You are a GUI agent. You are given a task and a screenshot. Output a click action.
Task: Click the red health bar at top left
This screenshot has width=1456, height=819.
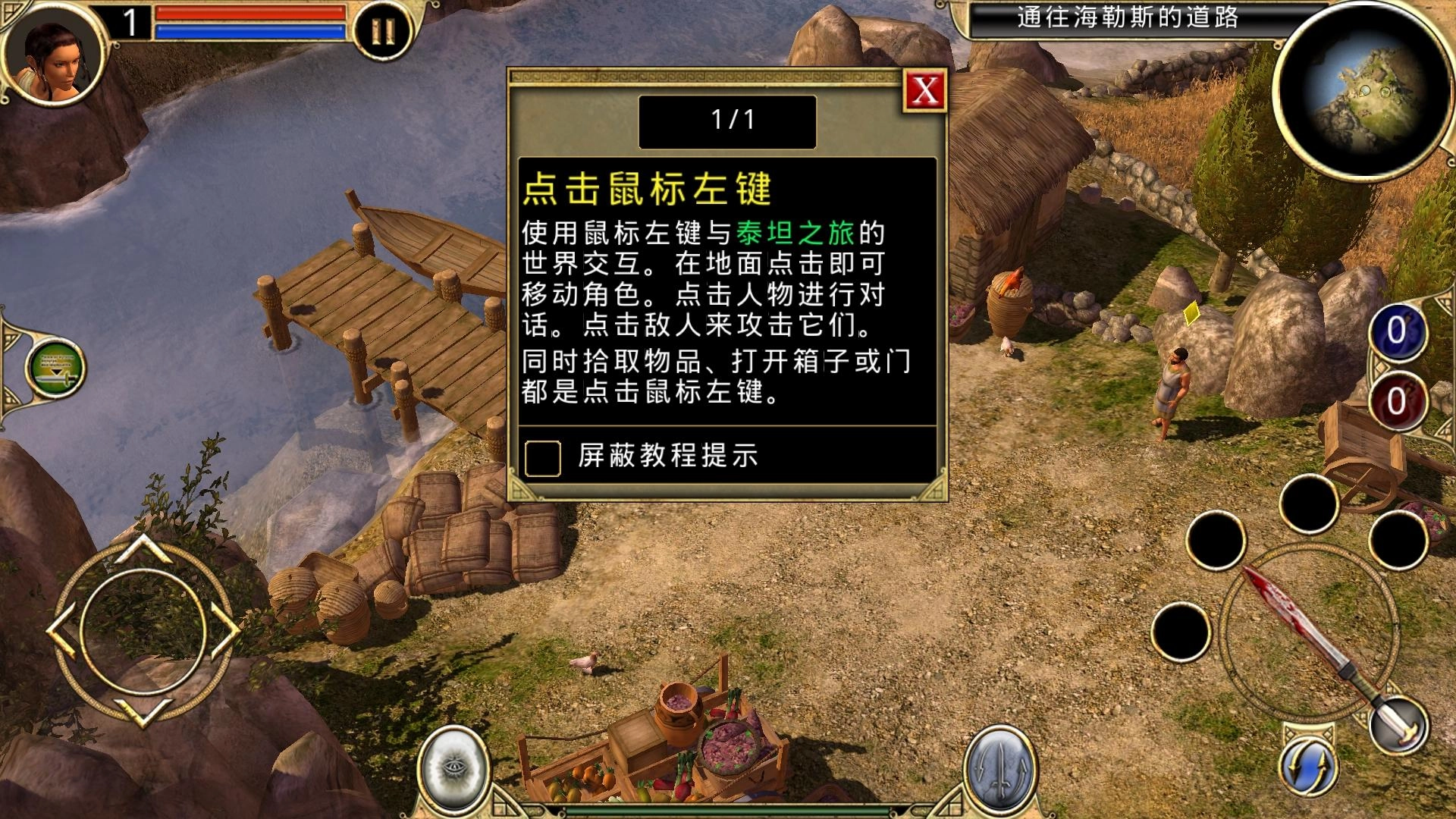click(250, 13)
